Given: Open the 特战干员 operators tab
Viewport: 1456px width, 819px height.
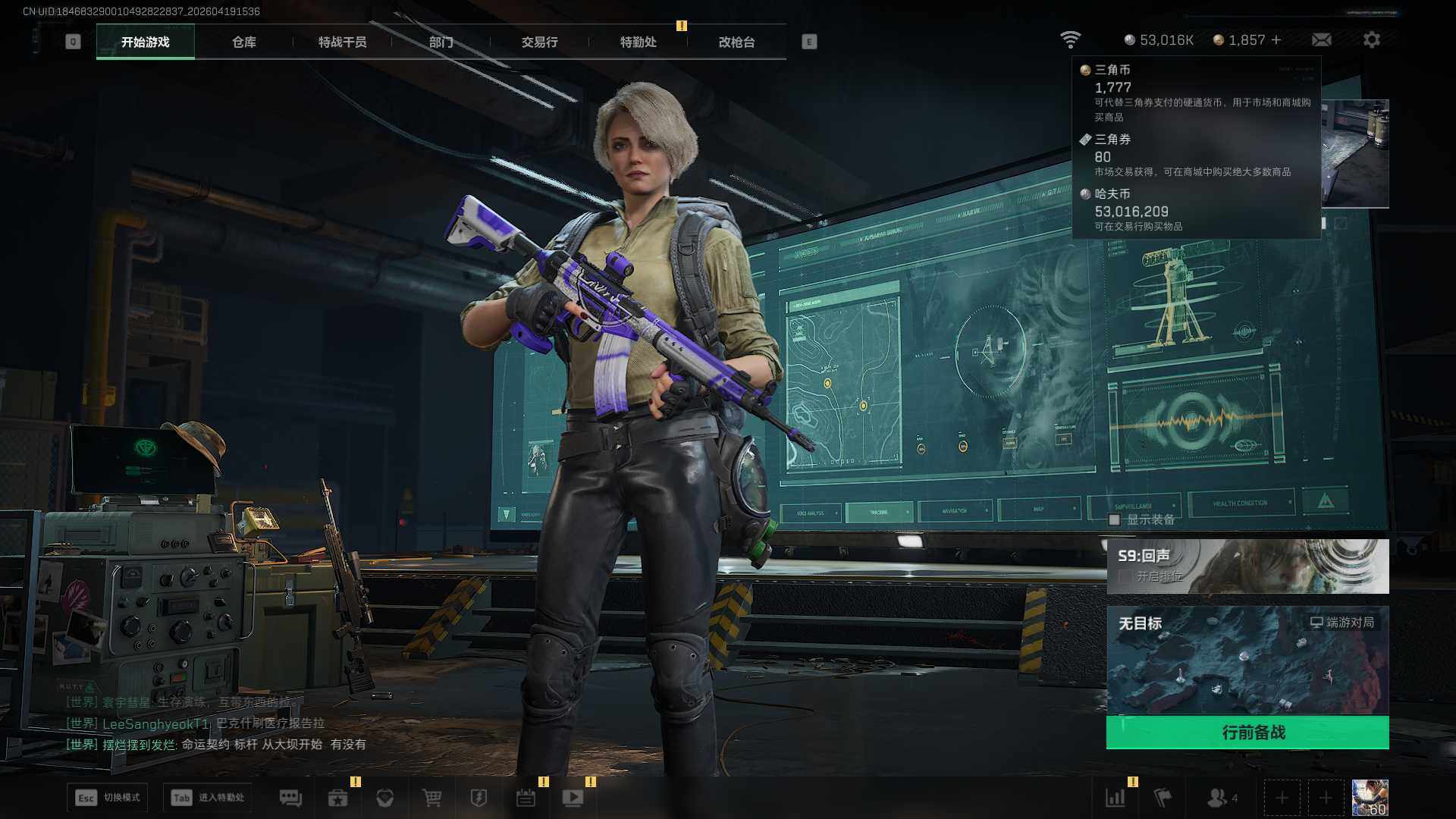Looking at the screenshot, I should (x=342, y=42).
